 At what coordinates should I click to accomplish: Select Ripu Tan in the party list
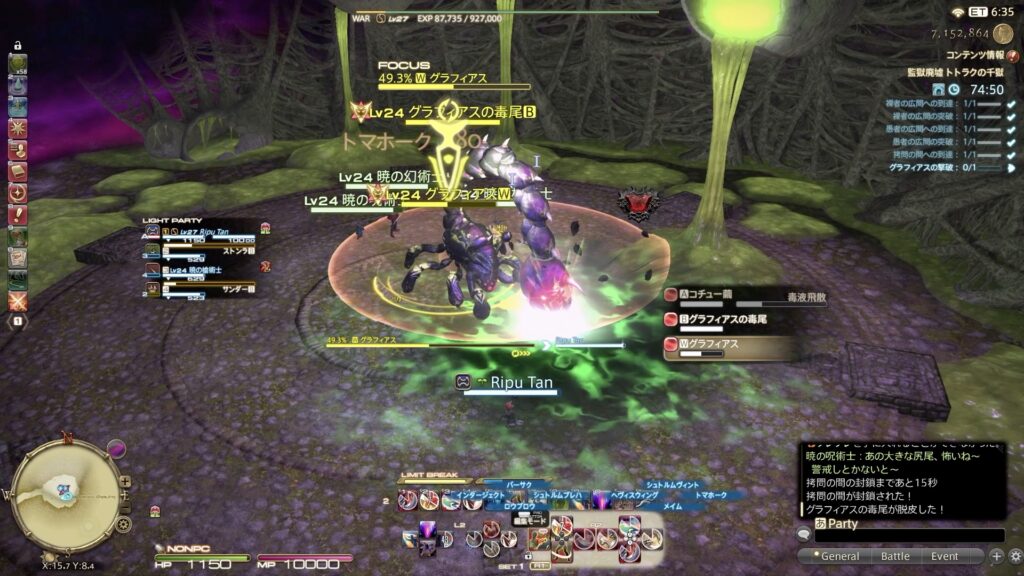[x=200, y=233]
